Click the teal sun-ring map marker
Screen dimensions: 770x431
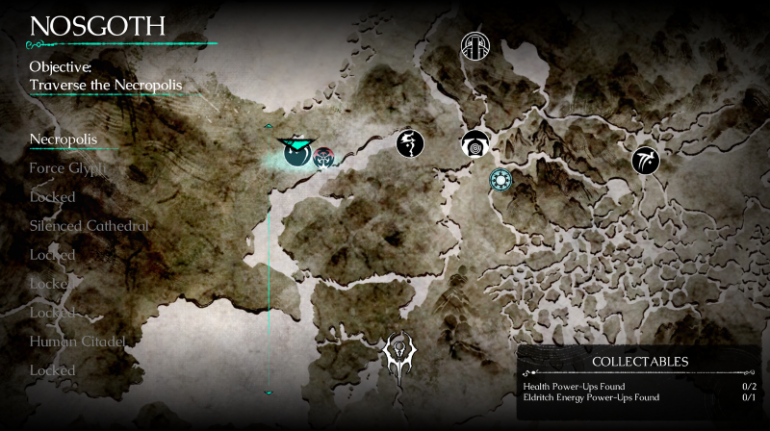501,180
